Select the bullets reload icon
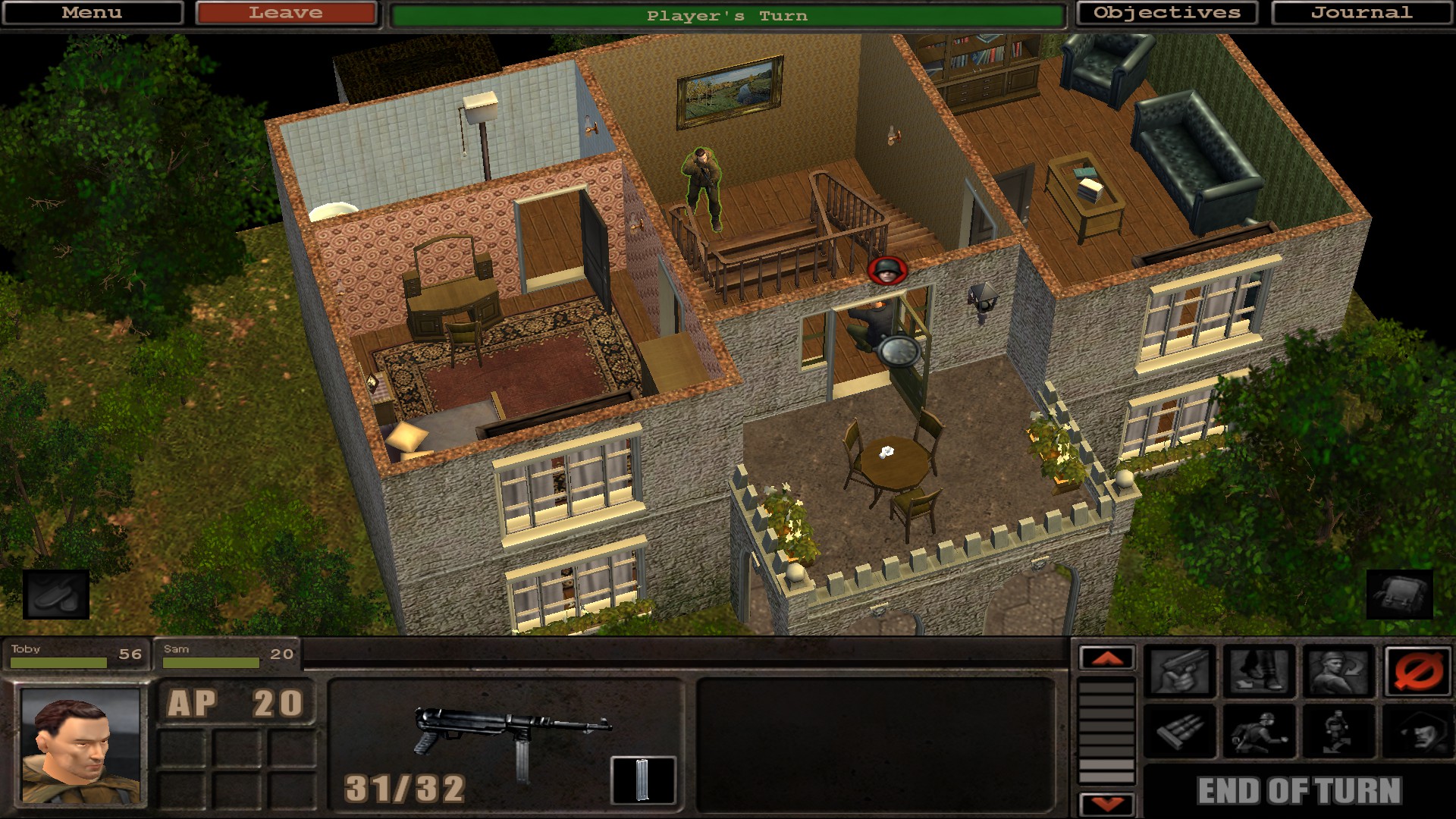Image resolution: width=1456 pixels, height=819 pixels. coord(1179,732)
